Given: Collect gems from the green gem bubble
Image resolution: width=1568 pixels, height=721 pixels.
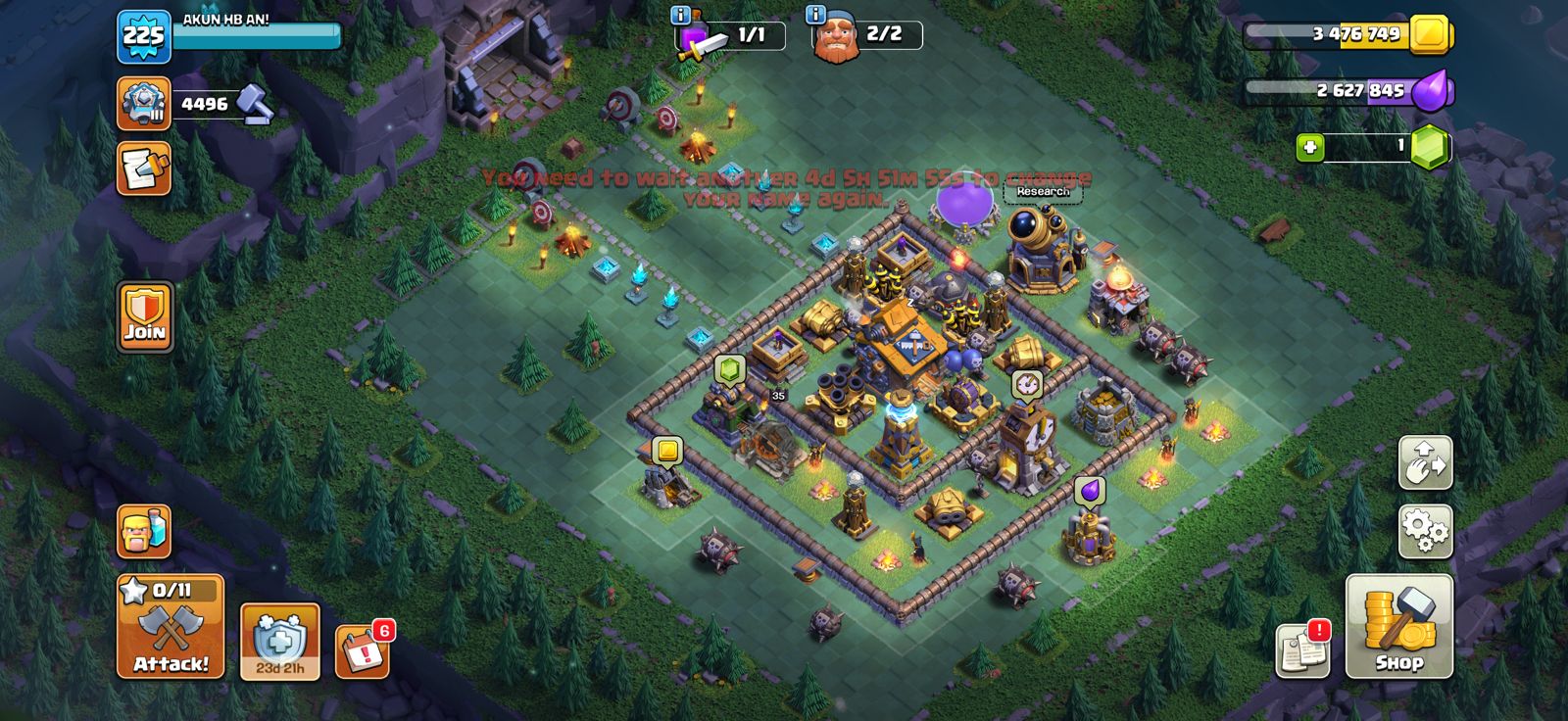Looking at the screenshot, I should click(729, 369).
